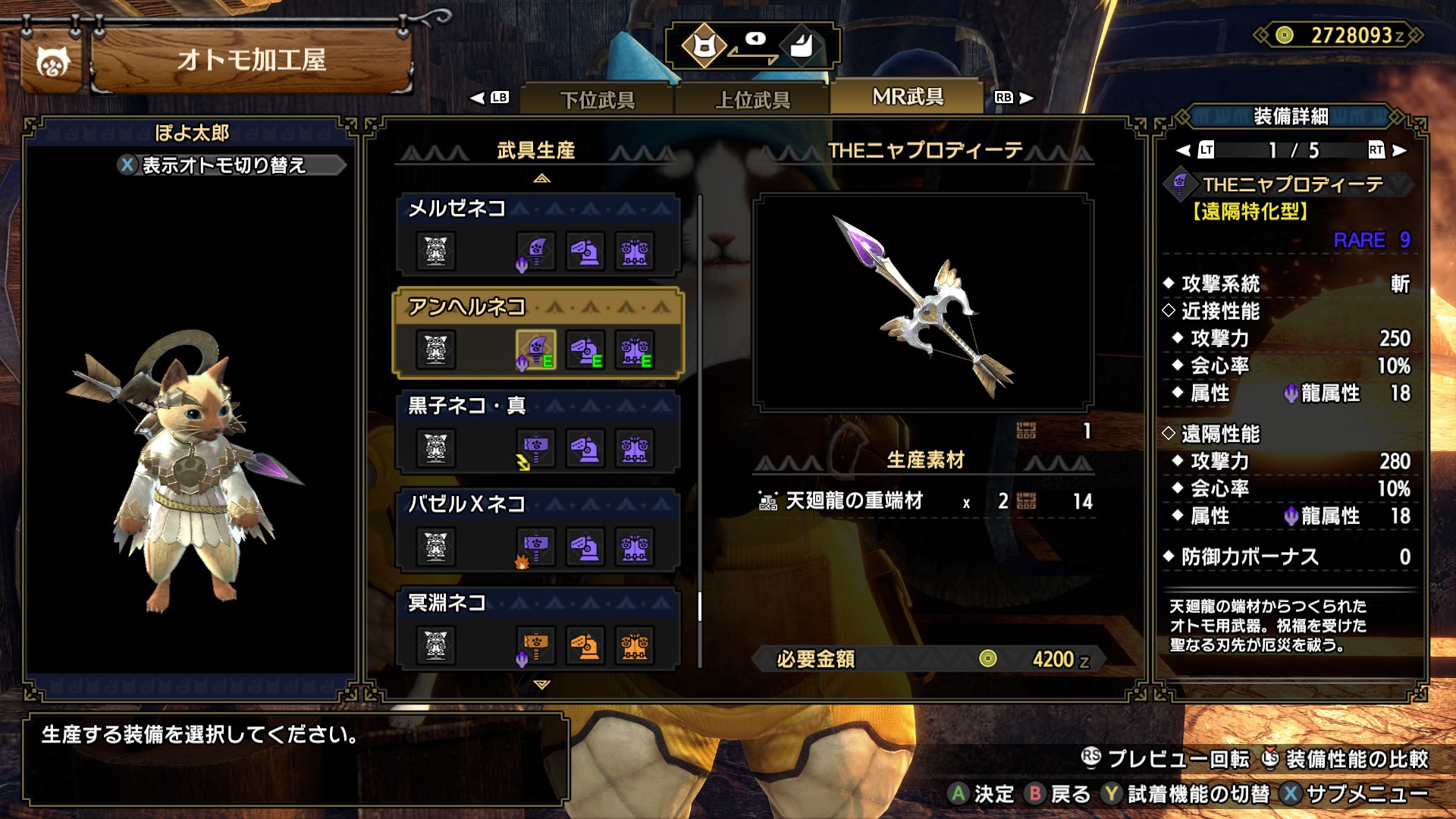Click the メルゼネコ weapon icon

tap(535, 251)
